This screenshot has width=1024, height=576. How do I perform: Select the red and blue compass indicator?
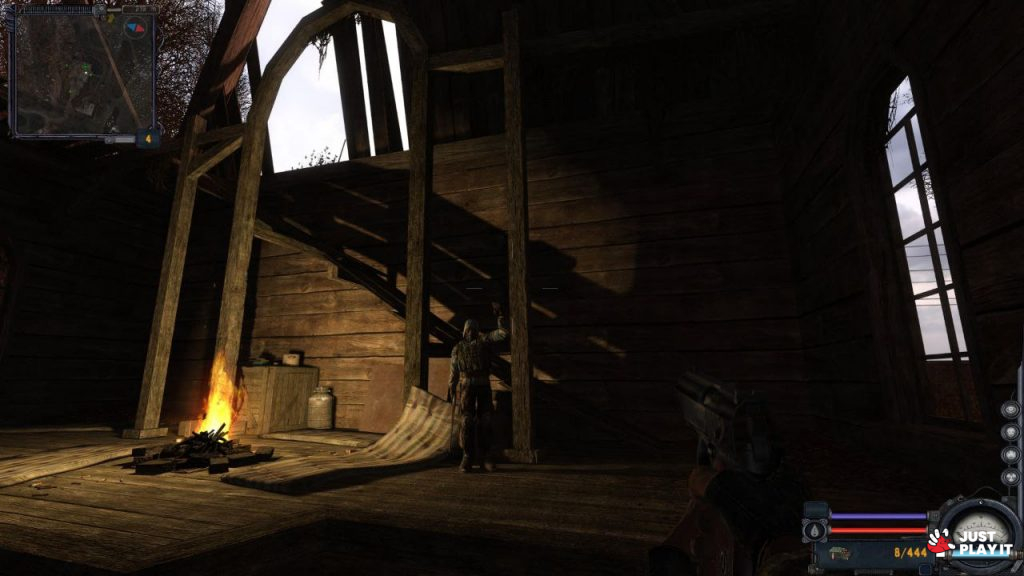135,29
